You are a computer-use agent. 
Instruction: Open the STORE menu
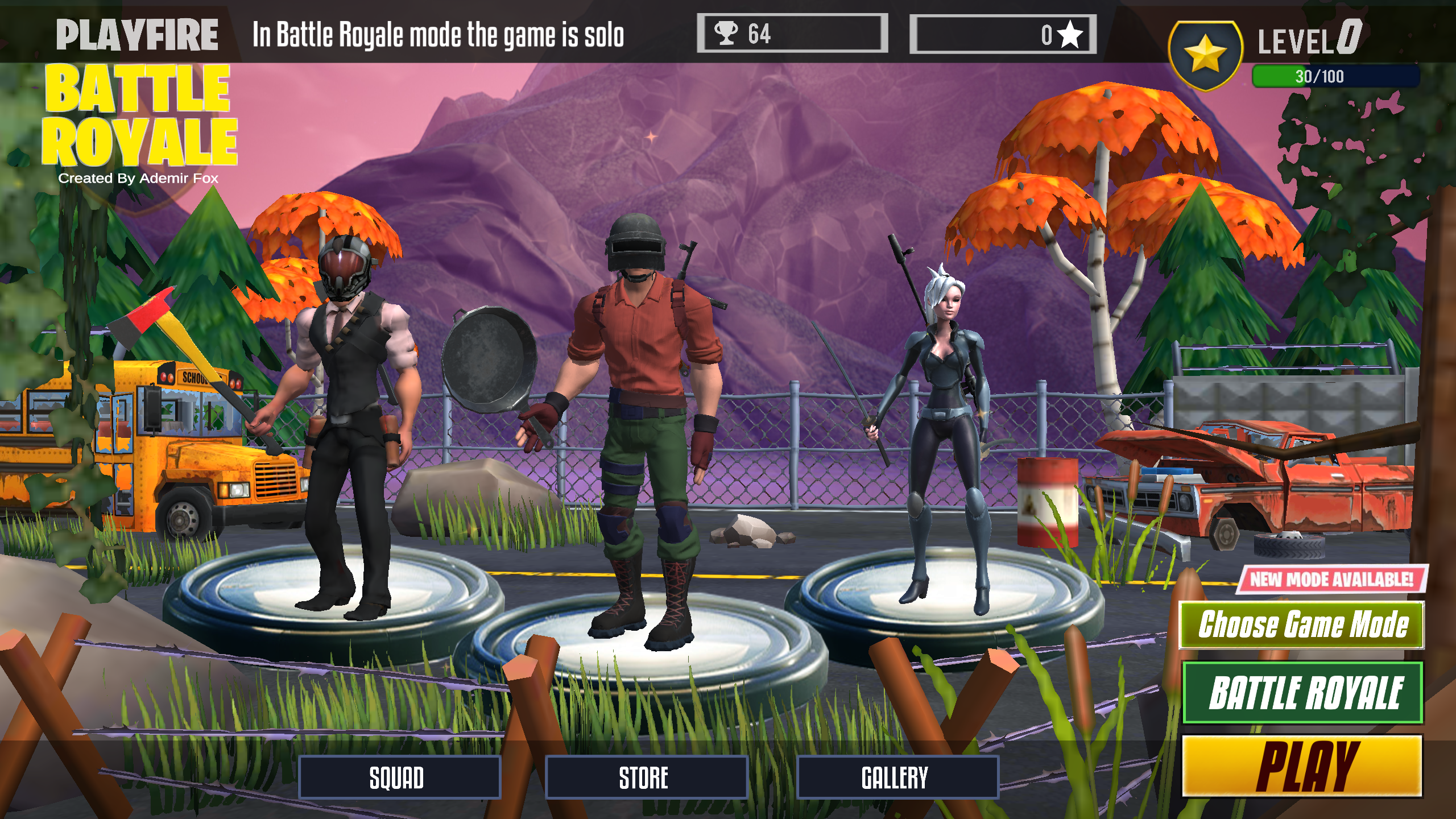pos(648,778)
